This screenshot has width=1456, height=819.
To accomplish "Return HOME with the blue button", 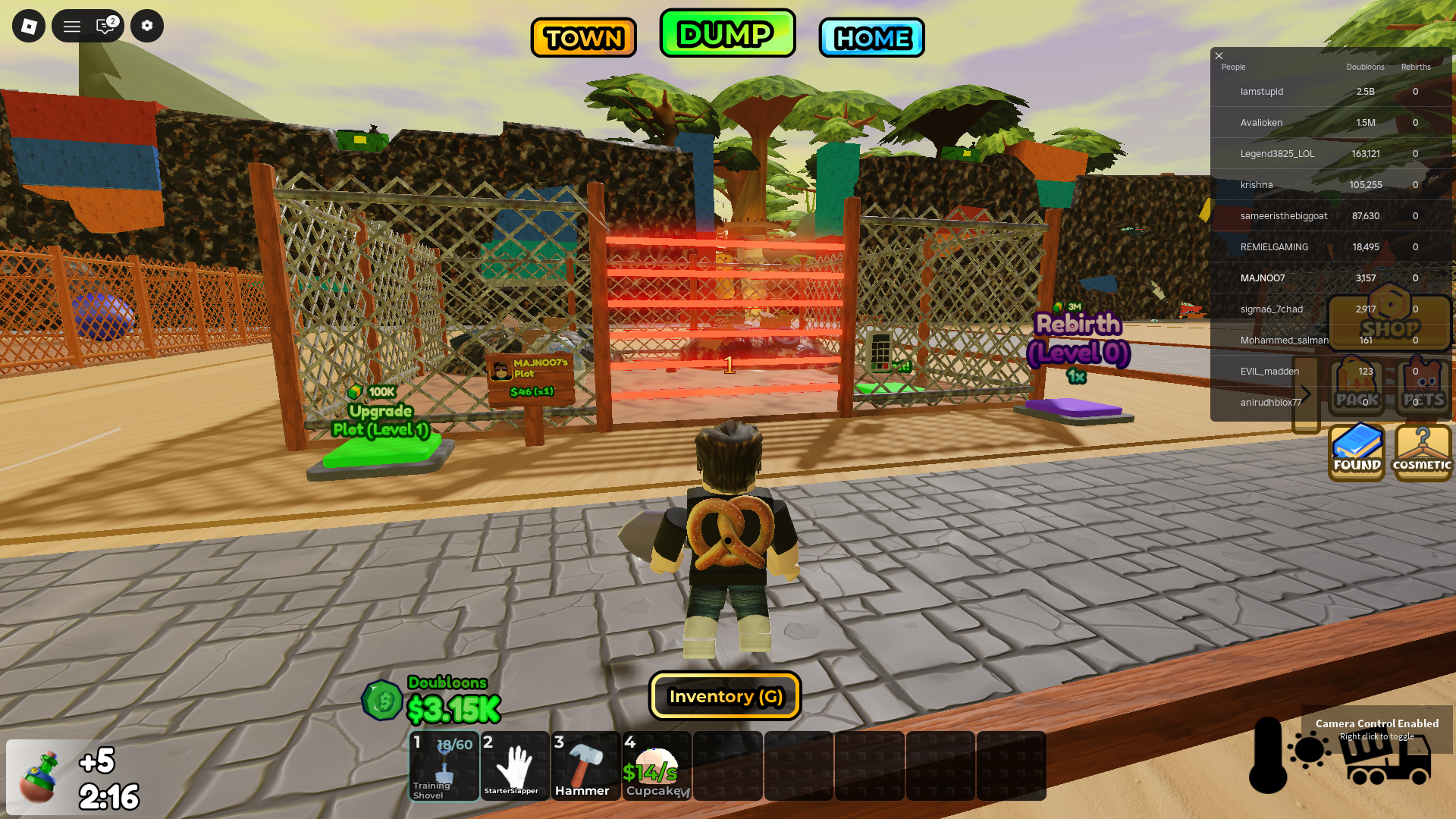I will 871,37.
